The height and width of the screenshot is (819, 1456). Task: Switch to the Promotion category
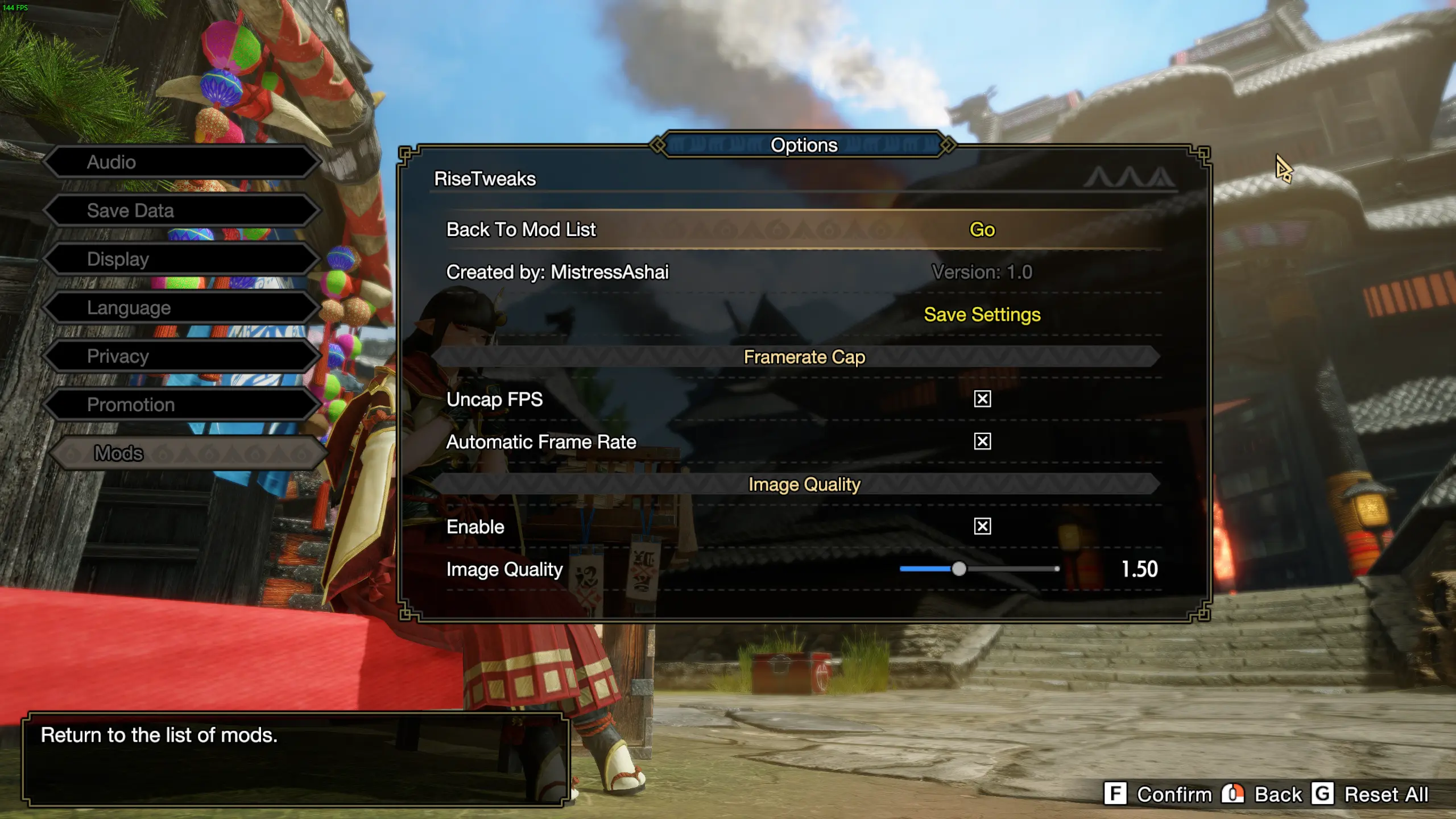[x=181, y=405]
